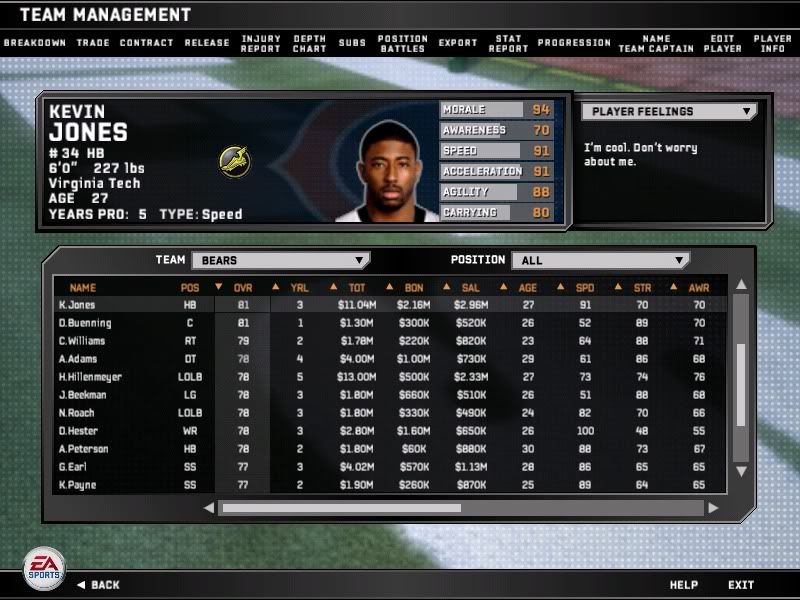Open the Help screen
Viewport: 800px width, 600px height.
683,585
